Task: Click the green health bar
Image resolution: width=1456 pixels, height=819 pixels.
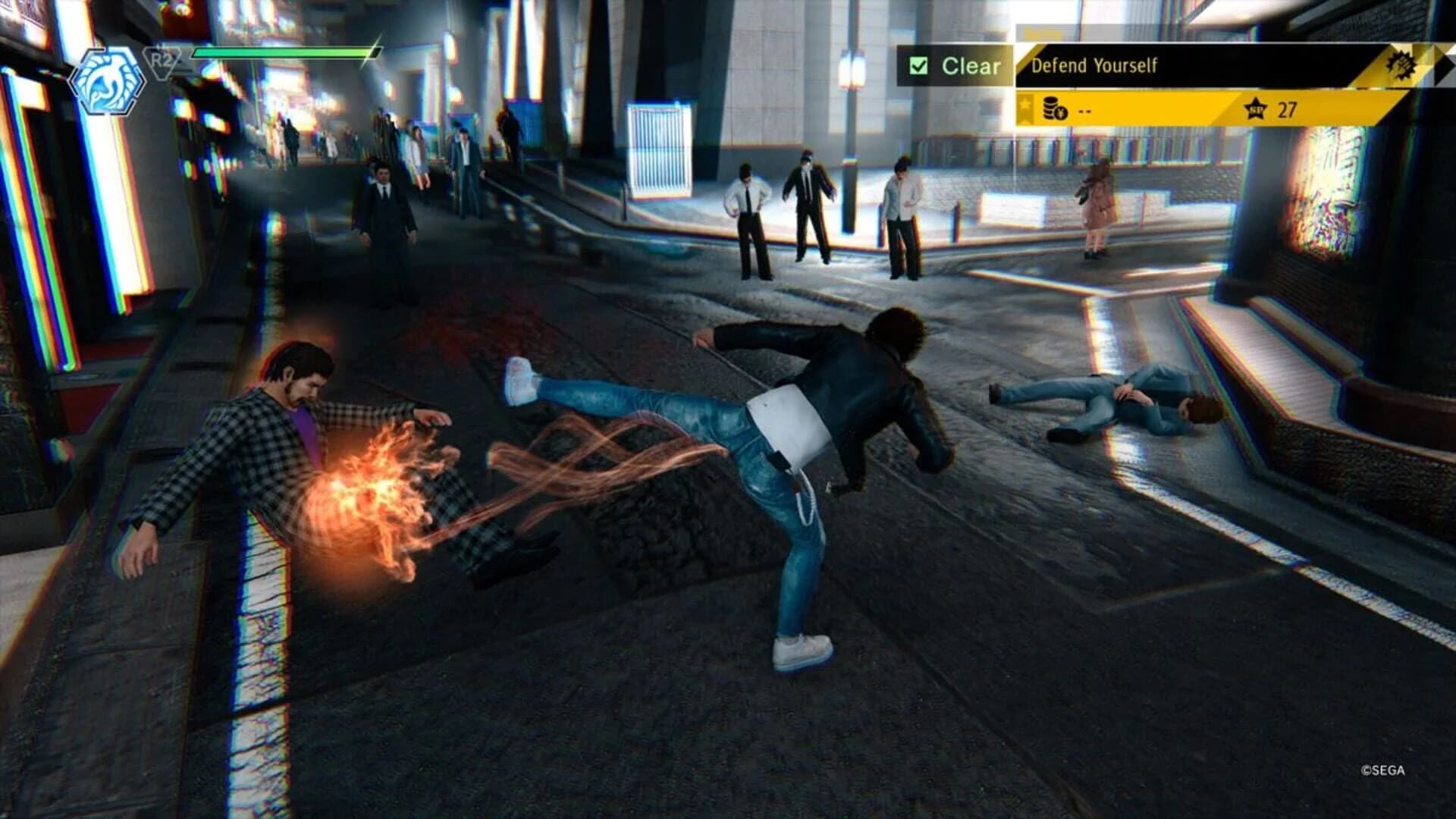Action: coord(282,53)
